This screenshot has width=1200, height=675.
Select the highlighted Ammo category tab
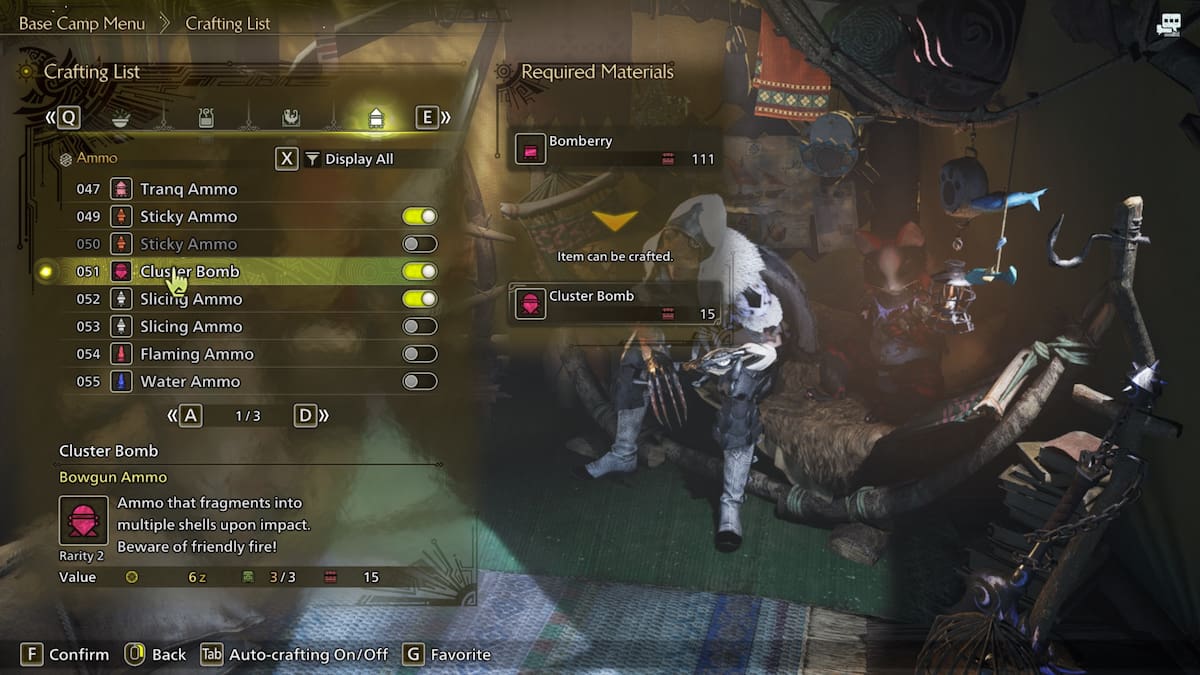[376, 118]
